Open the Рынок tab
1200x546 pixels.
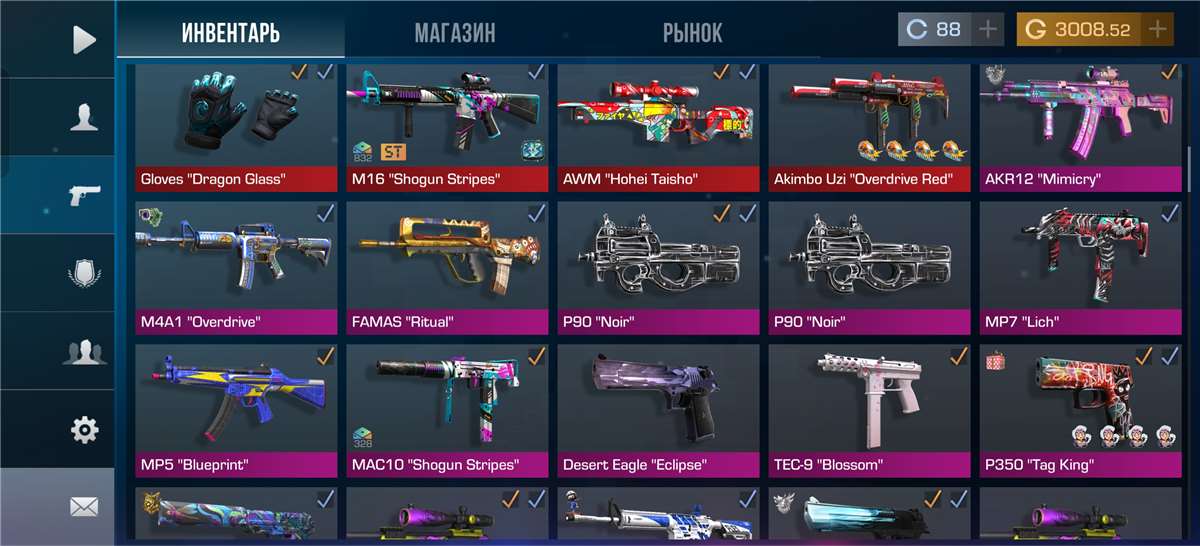(x=692, y=32)
